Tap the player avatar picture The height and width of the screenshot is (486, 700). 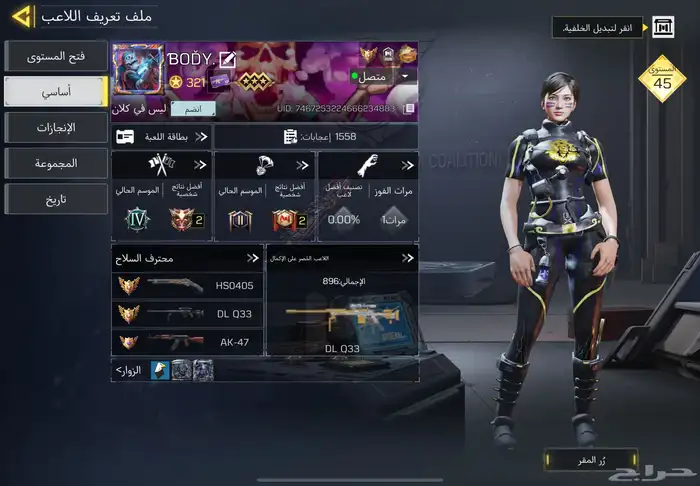[138, 70]
